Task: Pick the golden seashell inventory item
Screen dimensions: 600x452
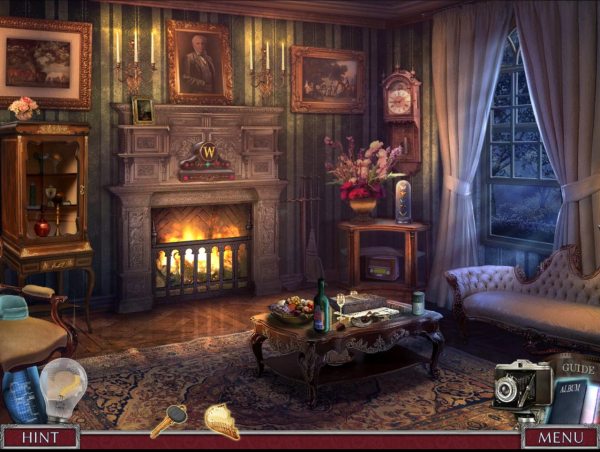Action: 222,420
